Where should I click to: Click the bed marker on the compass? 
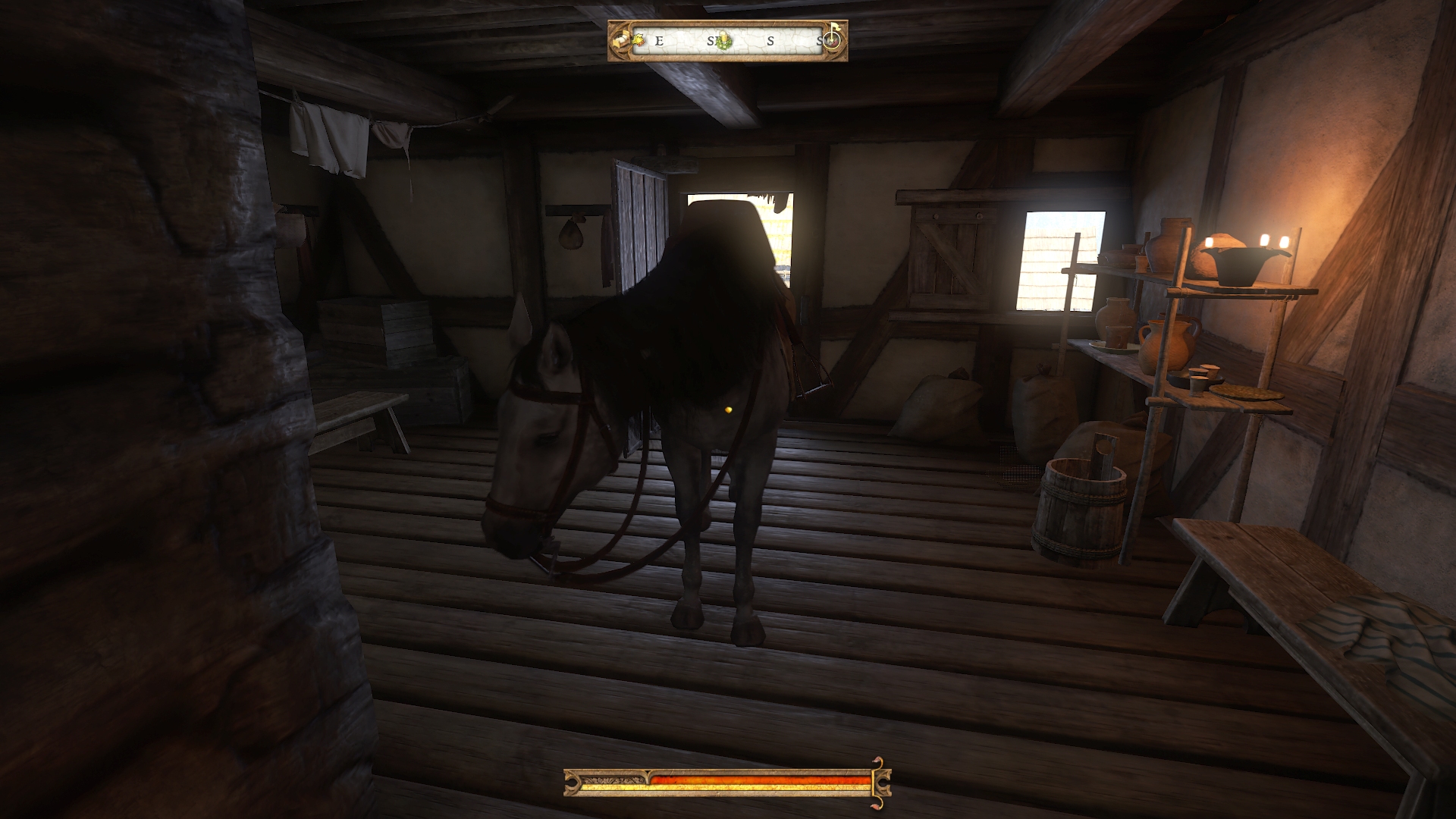[x=622, y=42]
